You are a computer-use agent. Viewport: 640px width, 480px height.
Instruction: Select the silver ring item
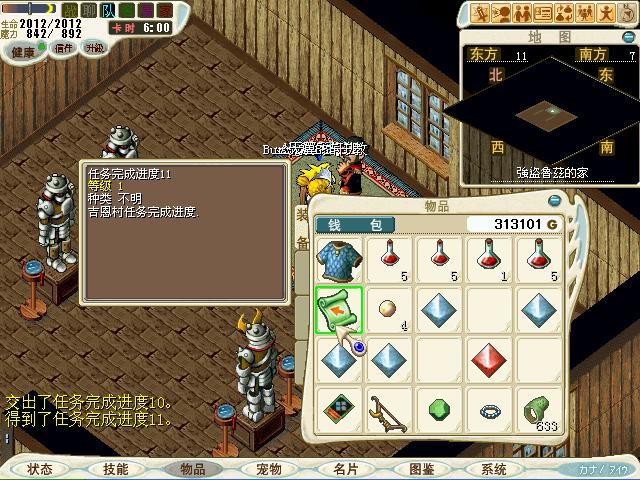[x=490, y=411]
